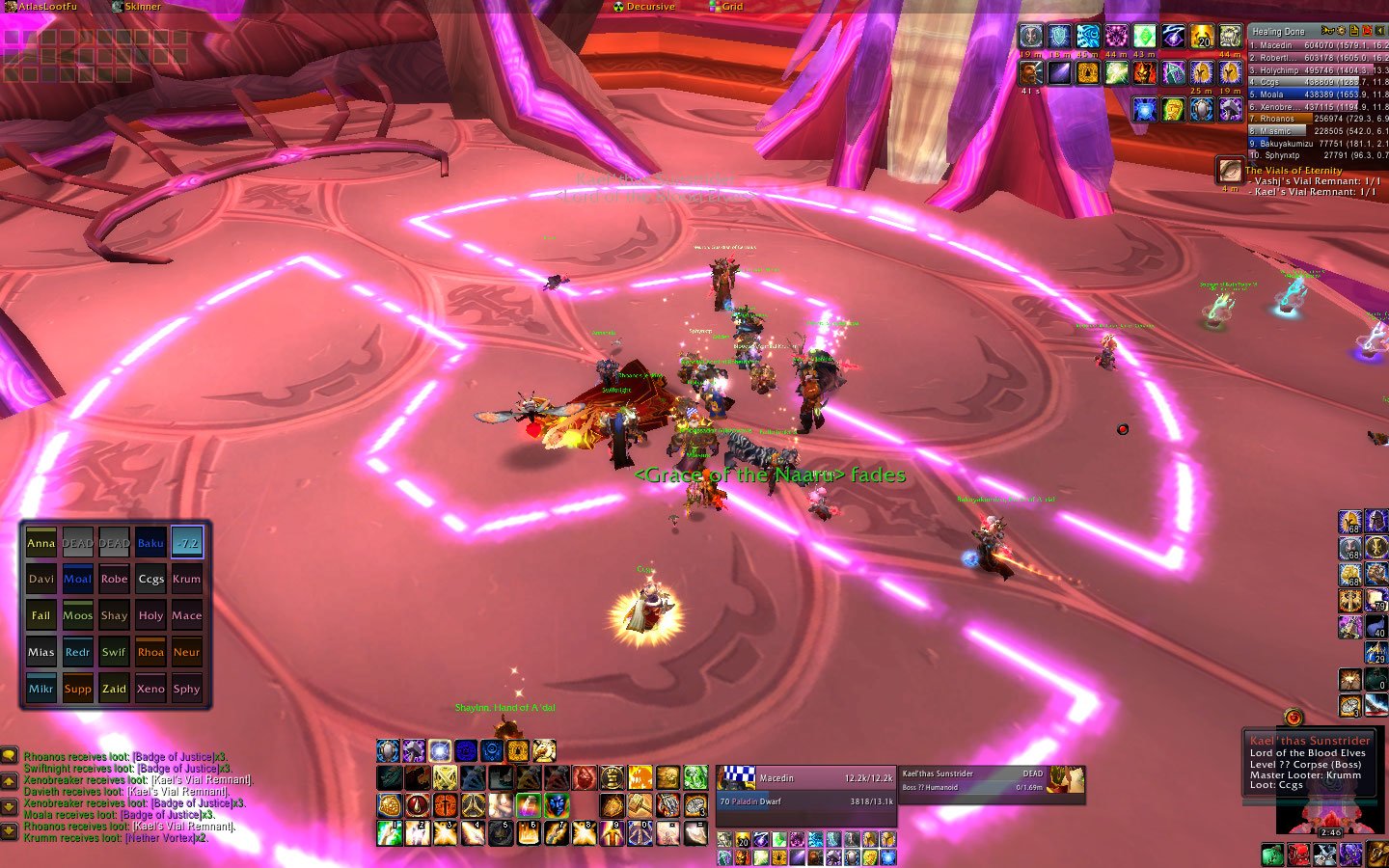Viewport: 1389px width, 868px height.
Task: Choose Moal's blue cell in the raid grid
Action: tap(77, 580)
